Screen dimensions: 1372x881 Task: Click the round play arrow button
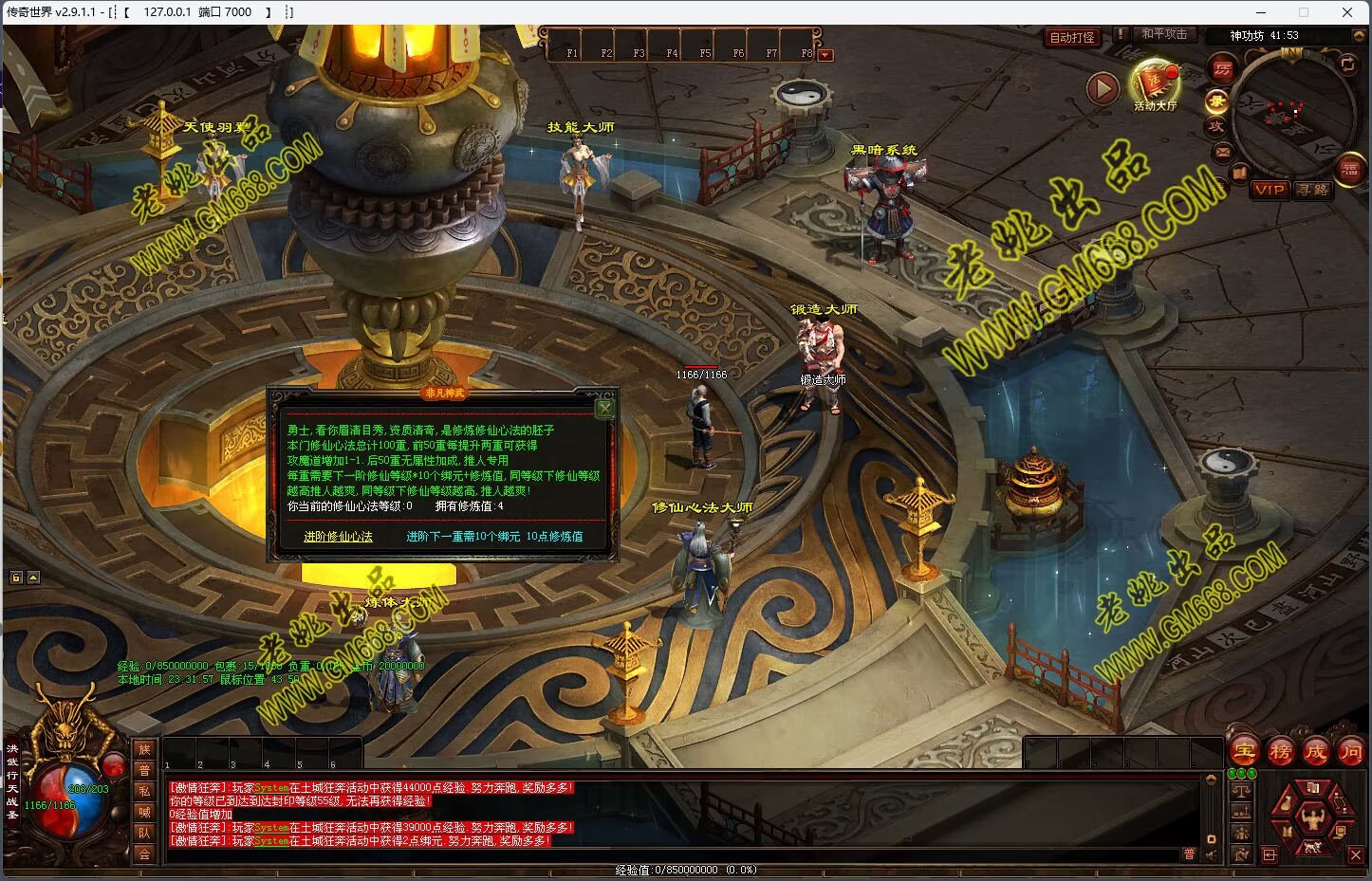click(1102, 89)
